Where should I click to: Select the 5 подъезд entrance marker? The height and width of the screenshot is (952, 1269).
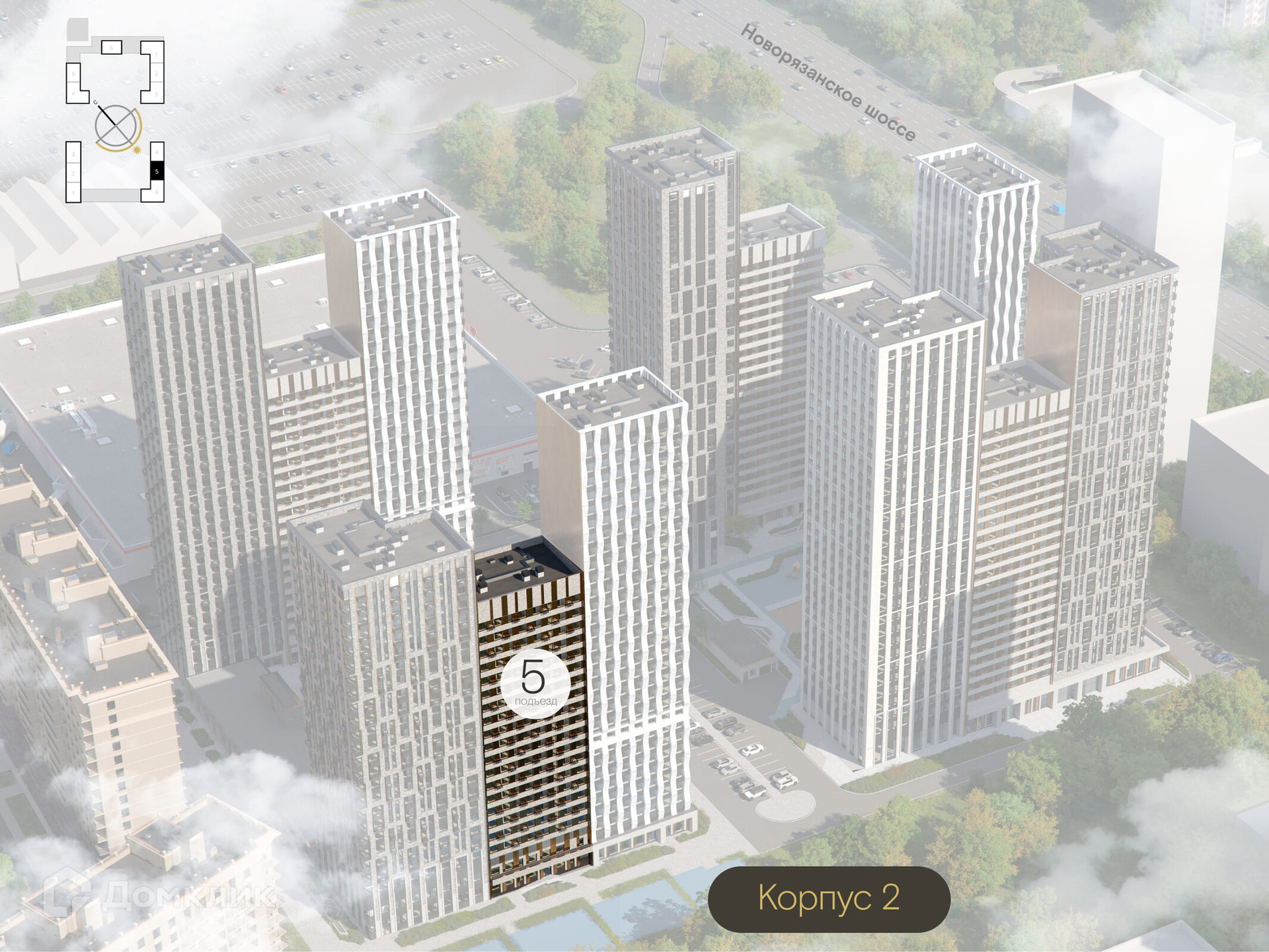point(535,682)
